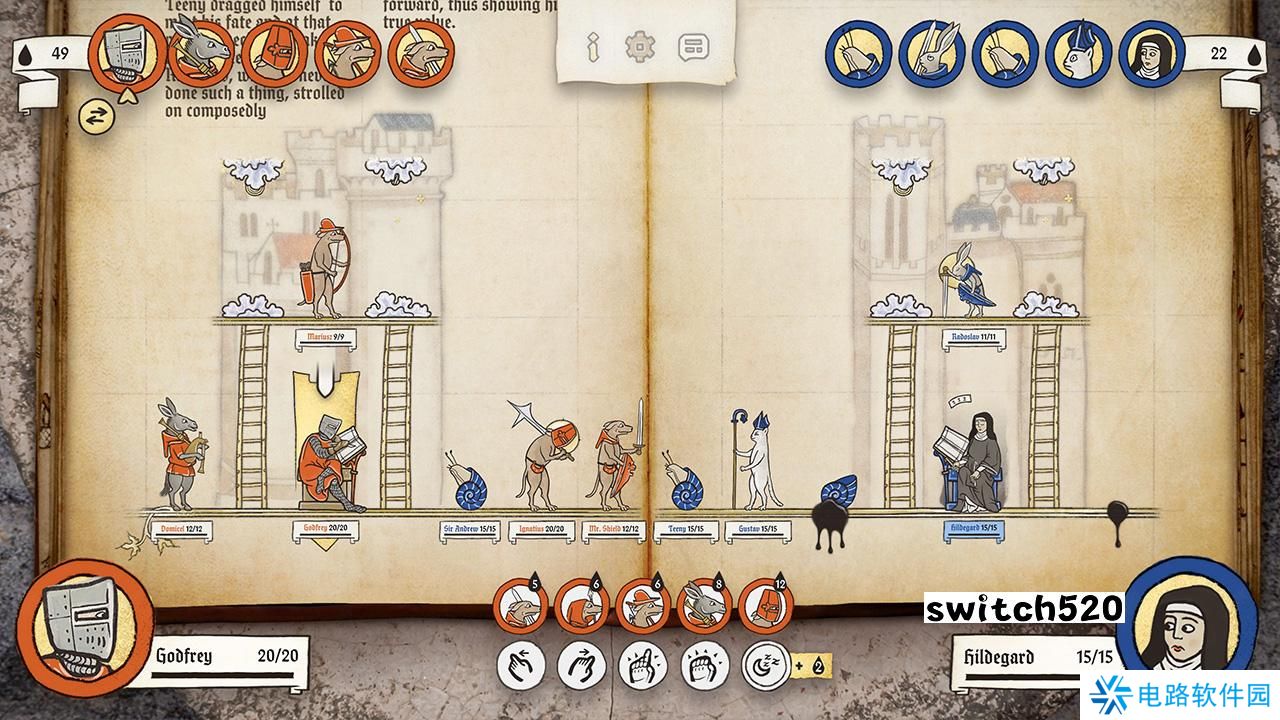The image size is (1280, 720).
Task: Select the Ignatius 20/20 unit name tag
Action: pyautogui.click(x=541, y=530)
